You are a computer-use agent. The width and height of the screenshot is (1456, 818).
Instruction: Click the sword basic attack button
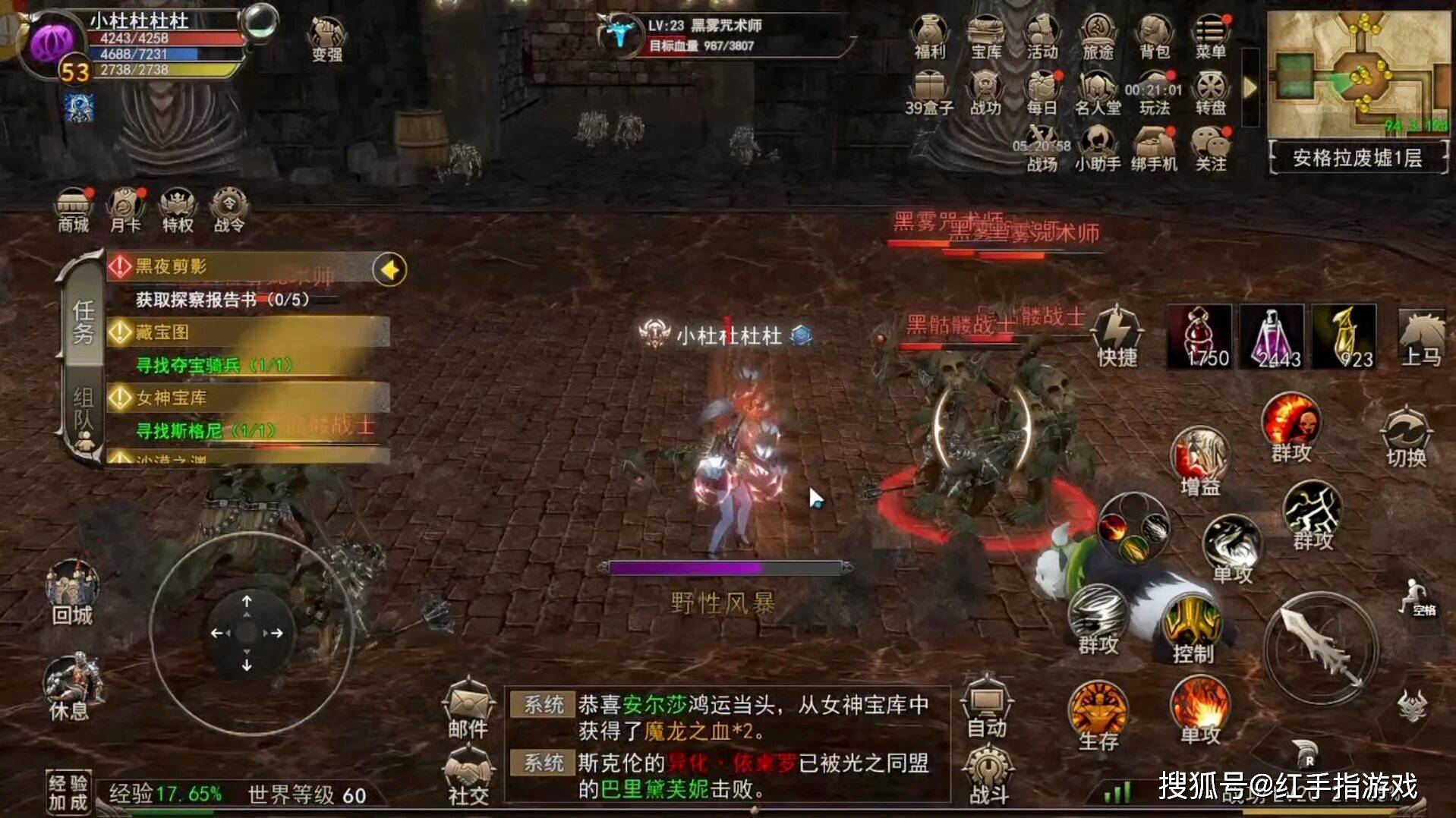pos(1320,649)
